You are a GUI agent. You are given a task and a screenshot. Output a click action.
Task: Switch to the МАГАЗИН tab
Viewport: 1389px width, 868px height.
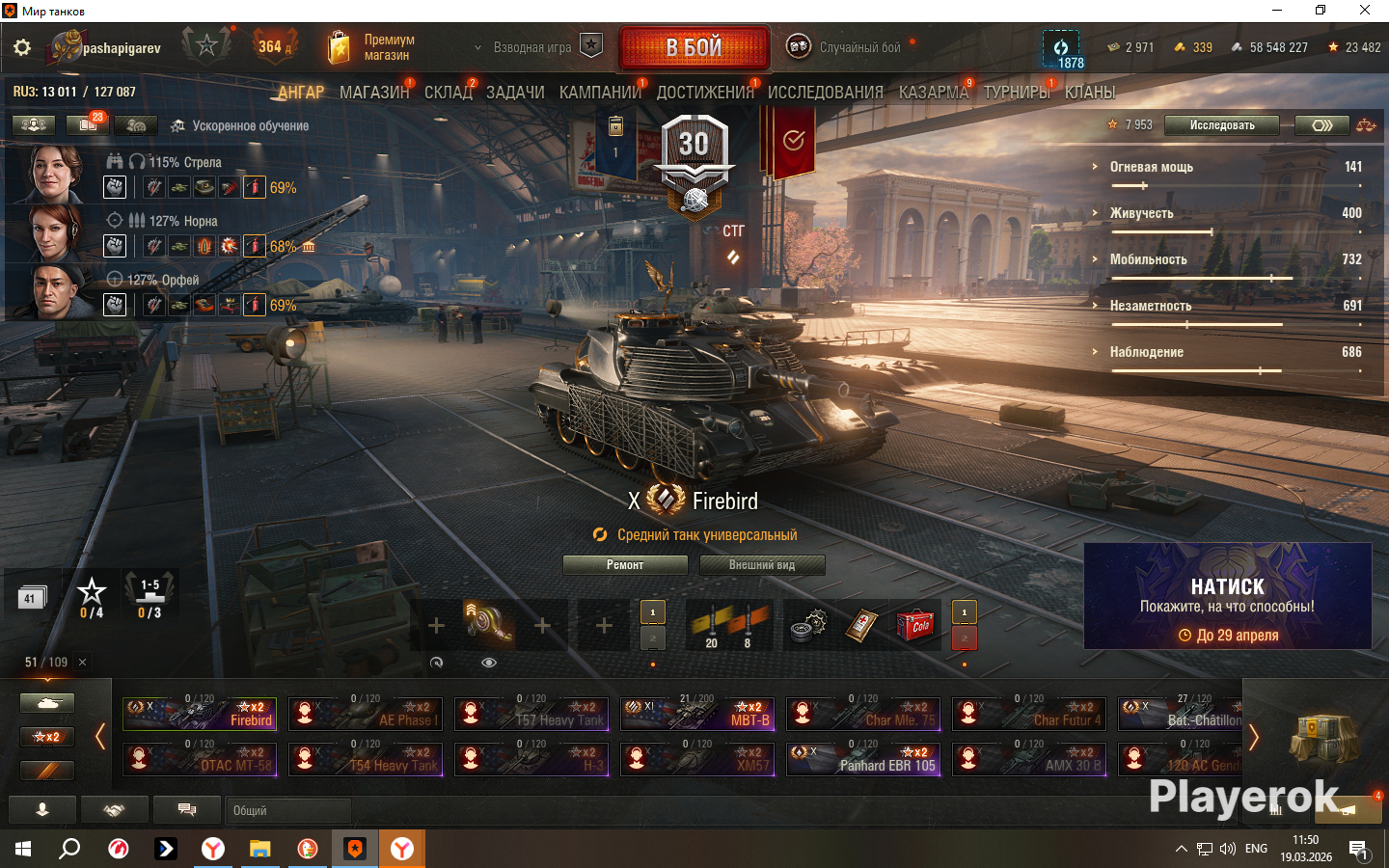[x=374, y=93]
